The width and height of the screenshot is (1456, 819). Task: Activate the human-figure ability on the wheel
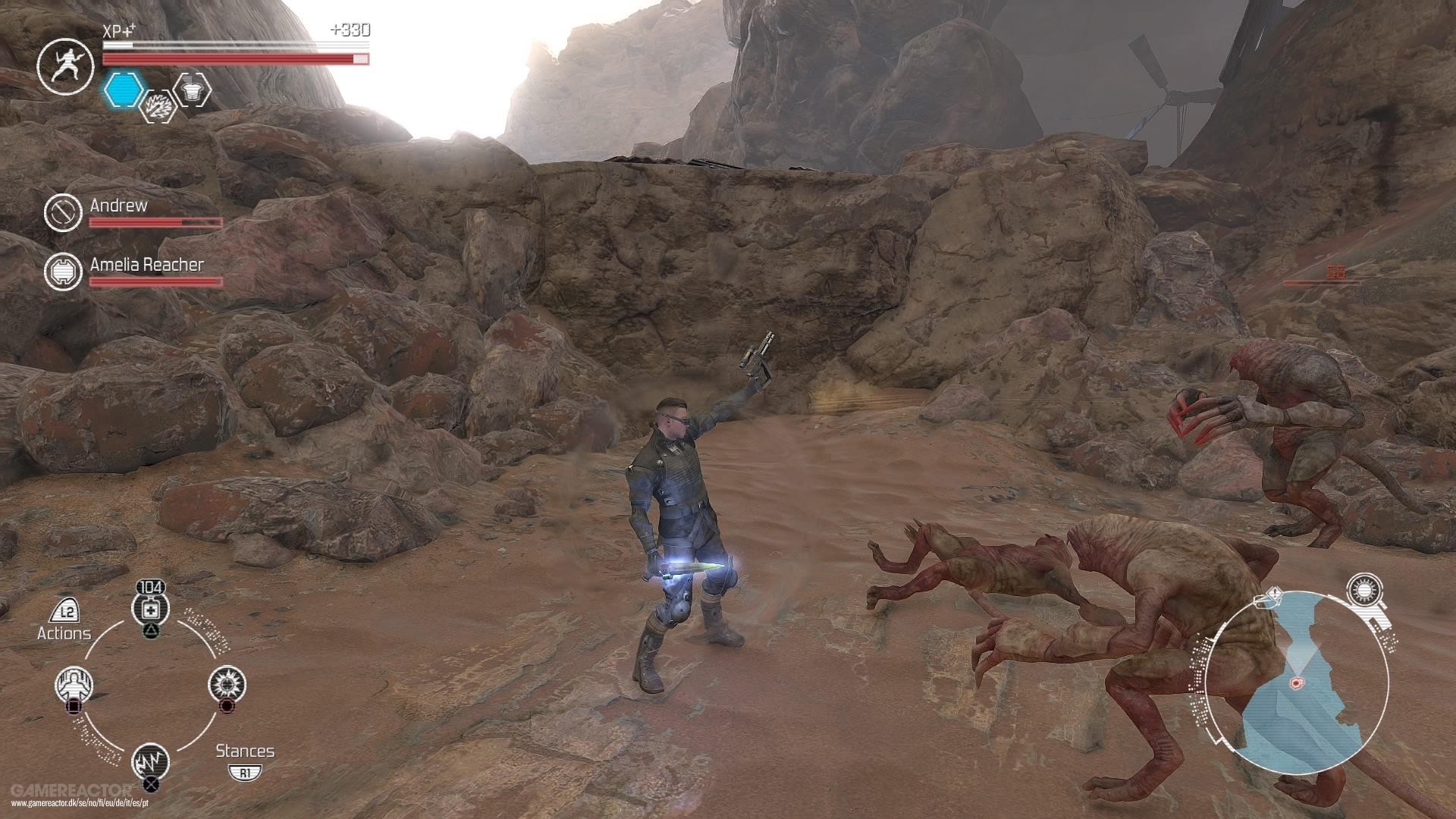pyautogui.click(x=74, y=685)
